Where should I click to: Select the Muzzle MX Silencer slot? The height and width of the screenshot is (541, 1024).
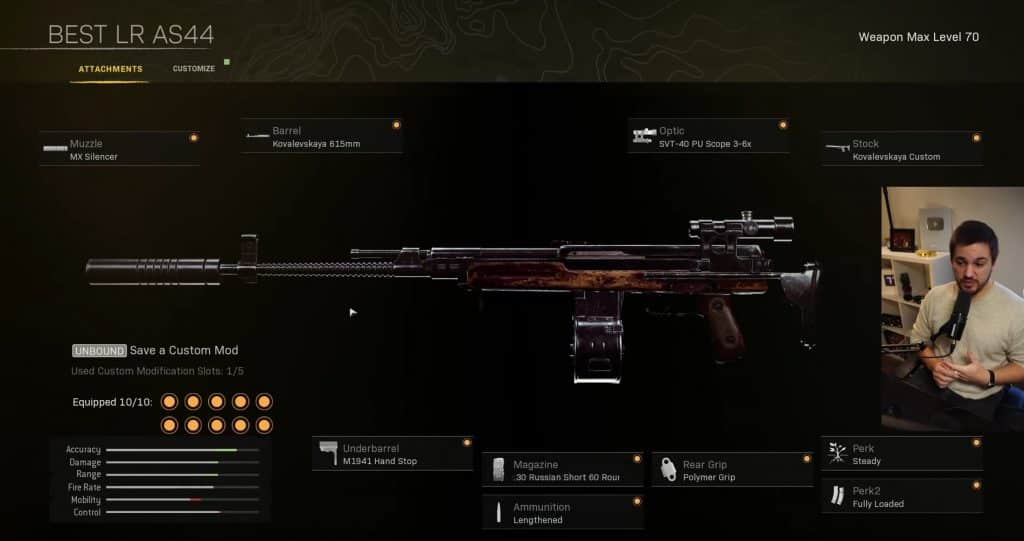119,150
